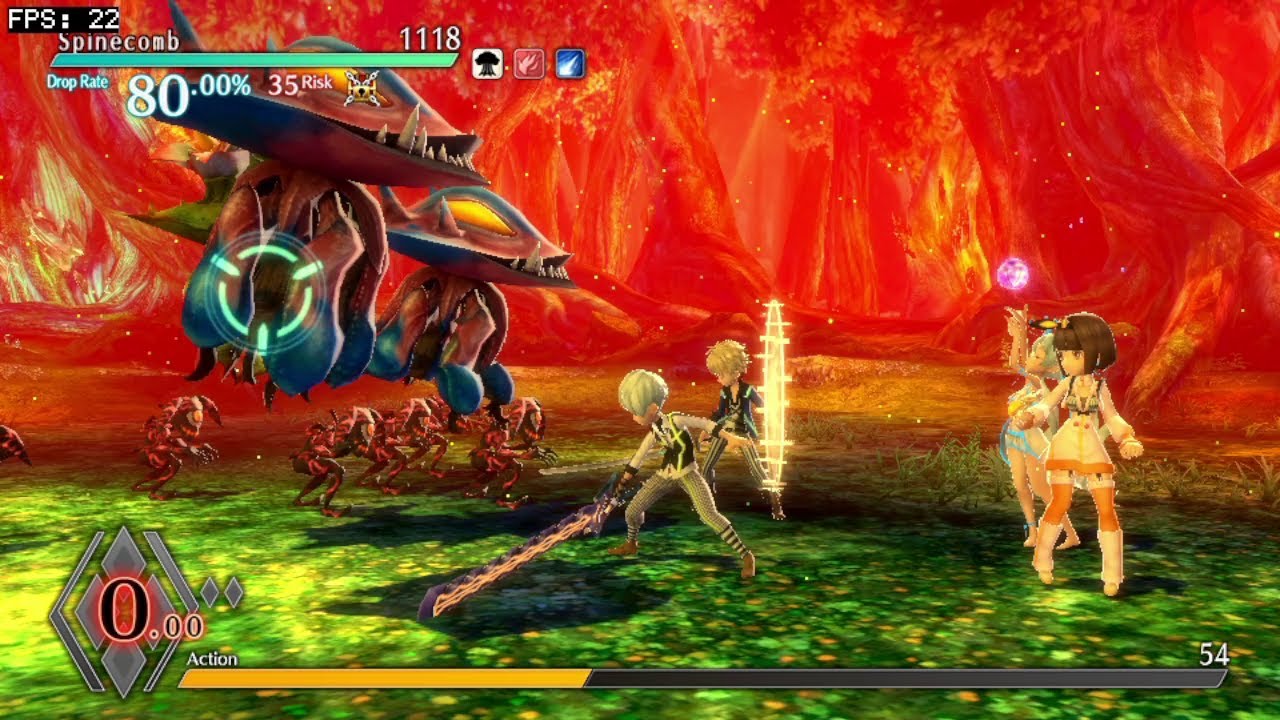The image size is (1280, 720).
Task: Click the chained treasure chest icon
Action: [x=362, y=88]
